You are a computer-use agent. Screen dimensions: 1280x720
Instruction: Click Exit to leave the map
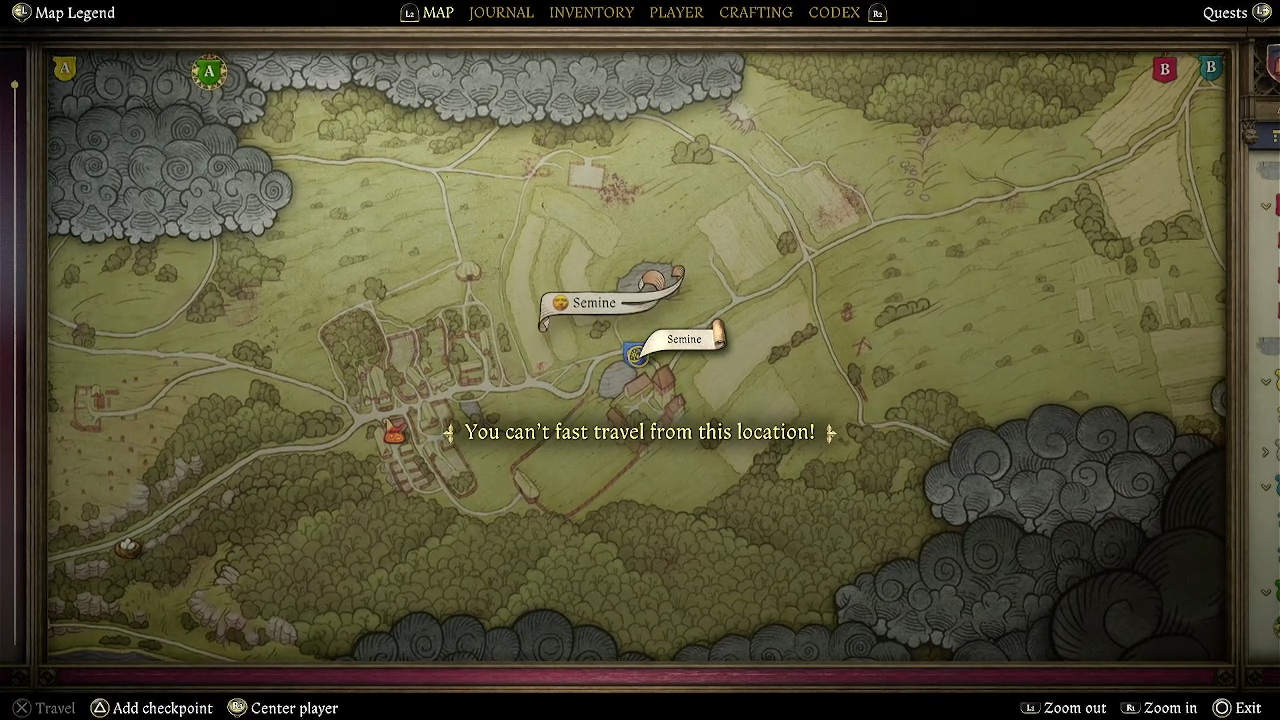(1248, 707)
